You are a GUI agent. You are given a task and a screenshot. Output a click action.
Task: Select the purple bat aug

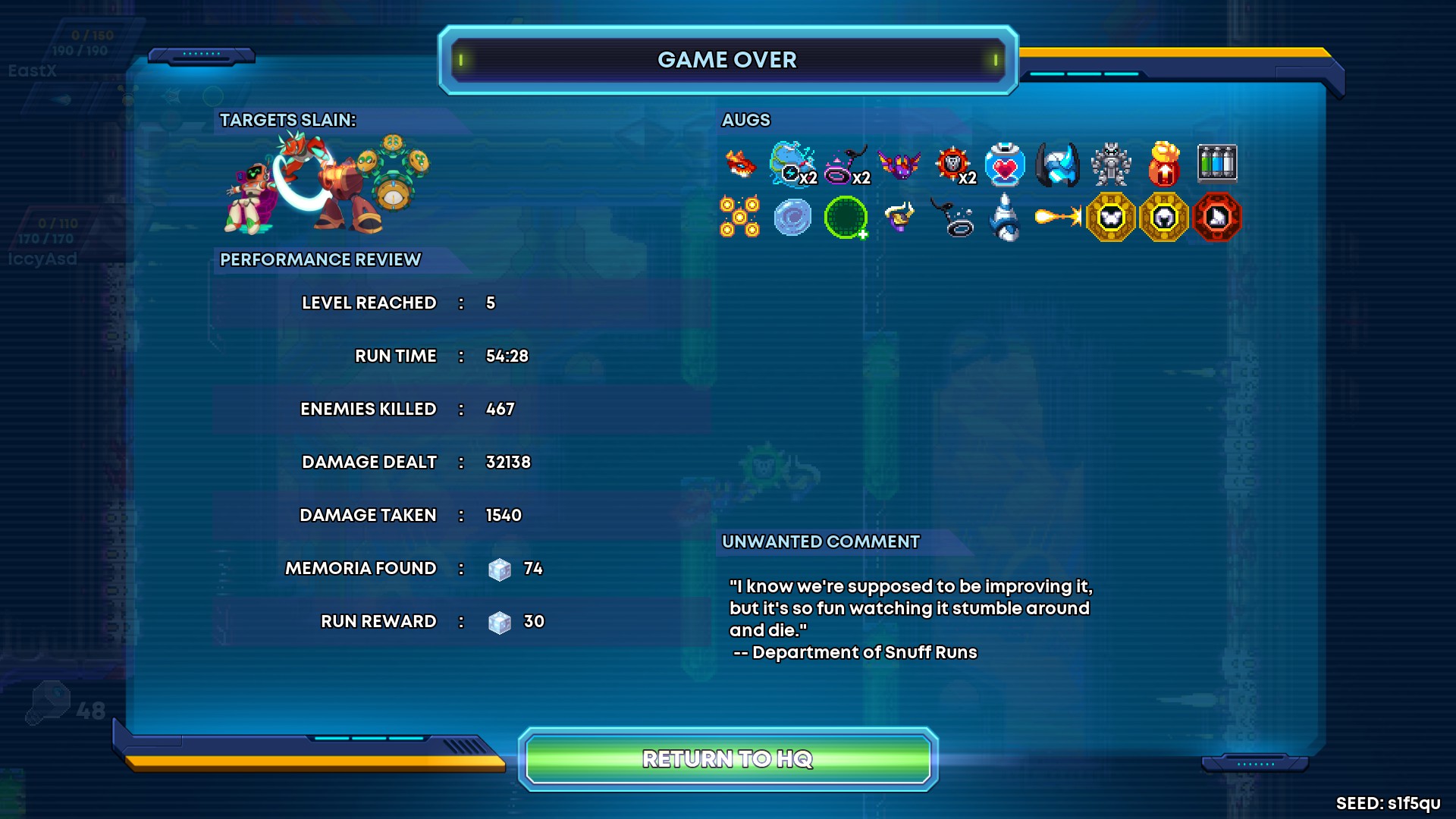tap(899, 164)
